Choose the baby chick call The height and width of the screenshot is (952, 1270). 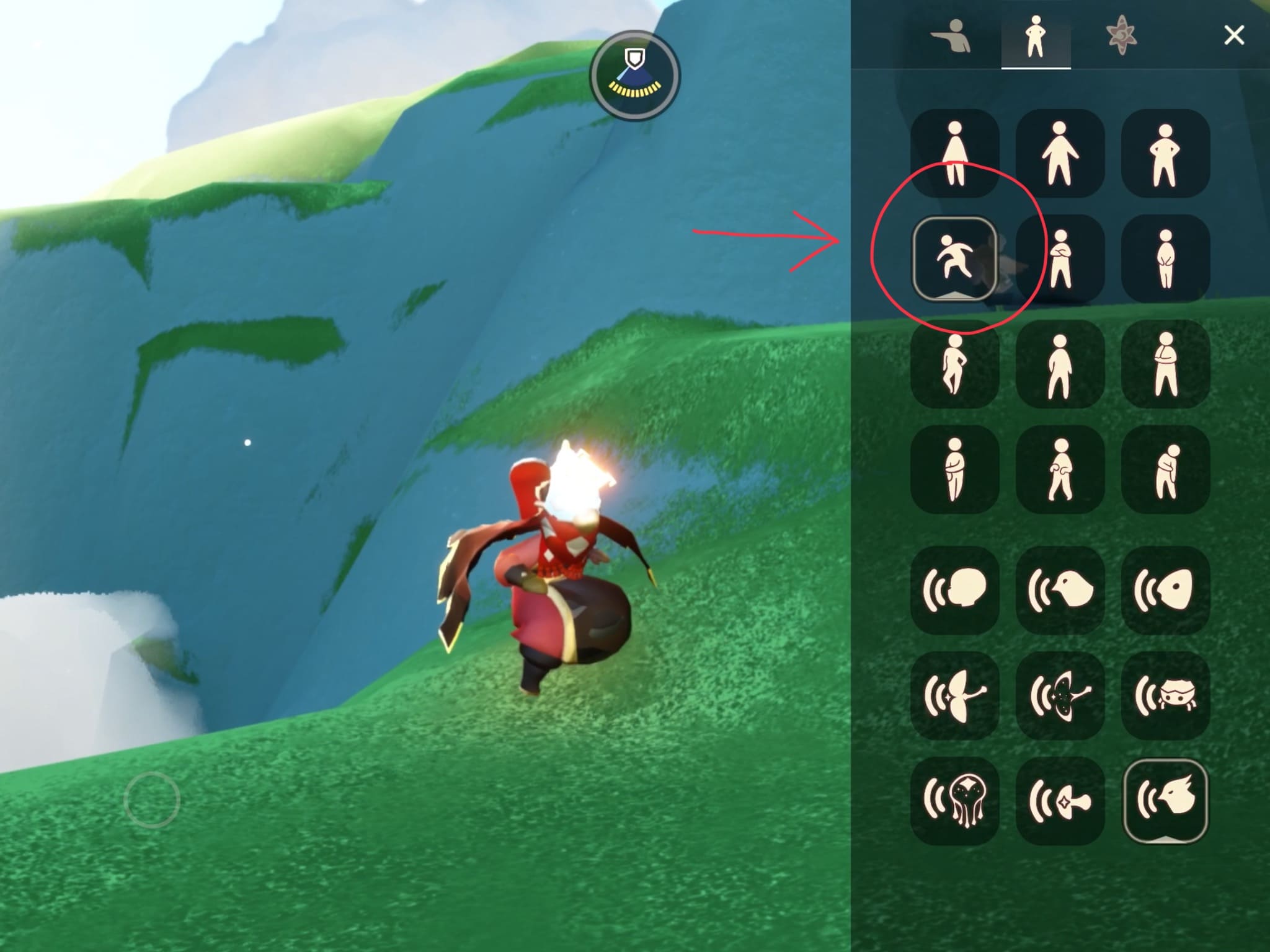tap(1060, 590)
